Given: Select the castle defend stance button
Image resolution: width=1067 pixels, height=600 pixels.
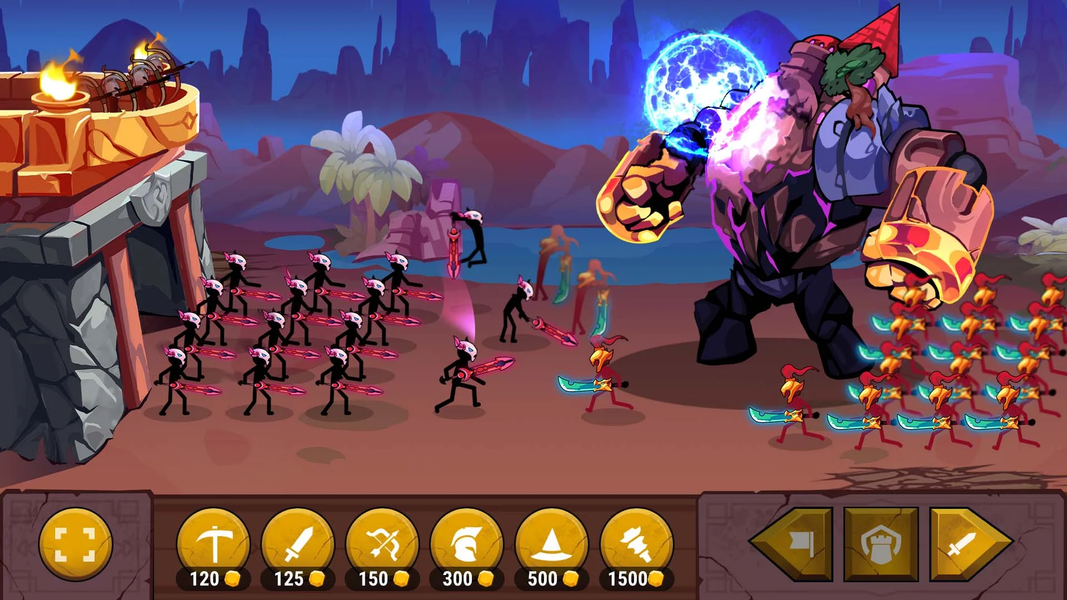Looking at the screenshot, I should coord(880,545).
